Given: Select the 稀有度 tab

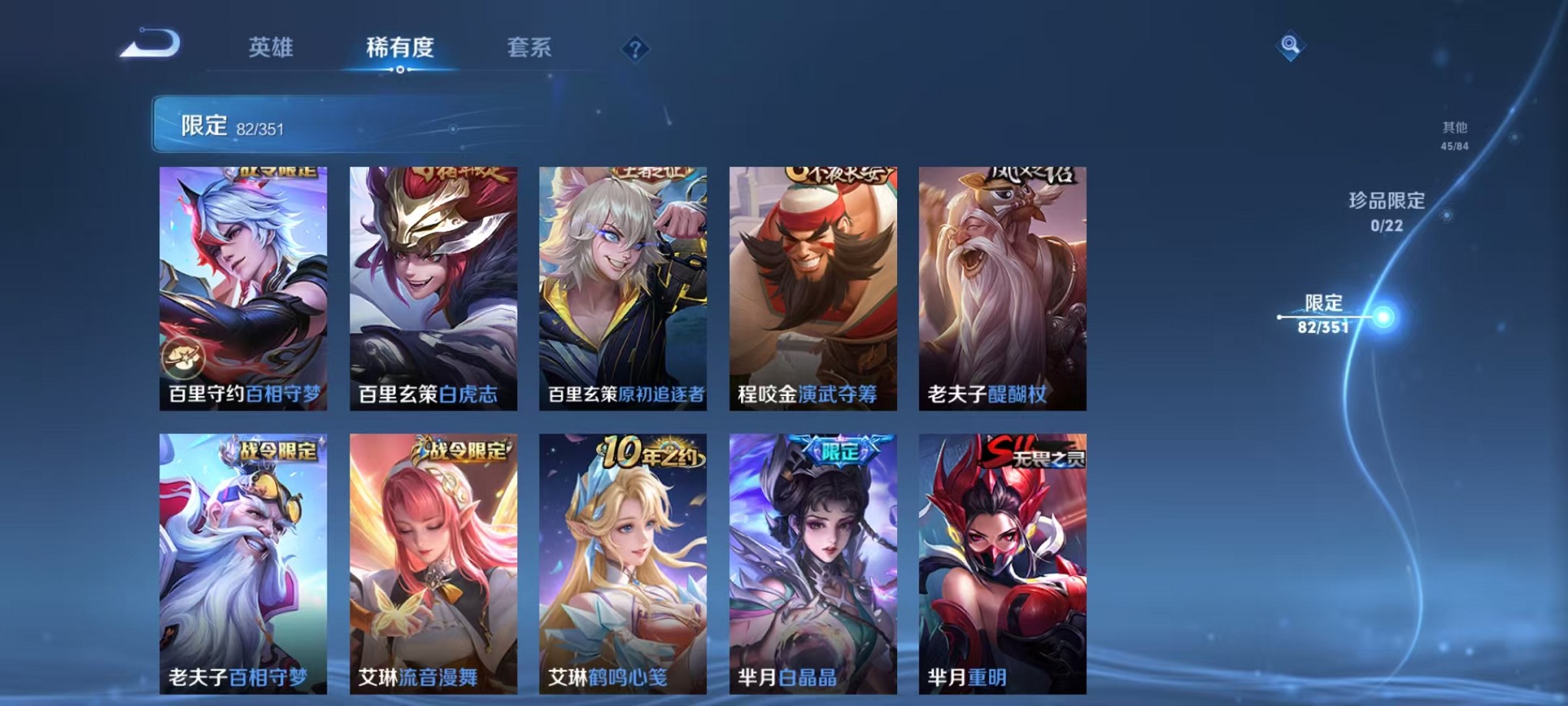Looking at the screenshot, I should tap(400, 46).
